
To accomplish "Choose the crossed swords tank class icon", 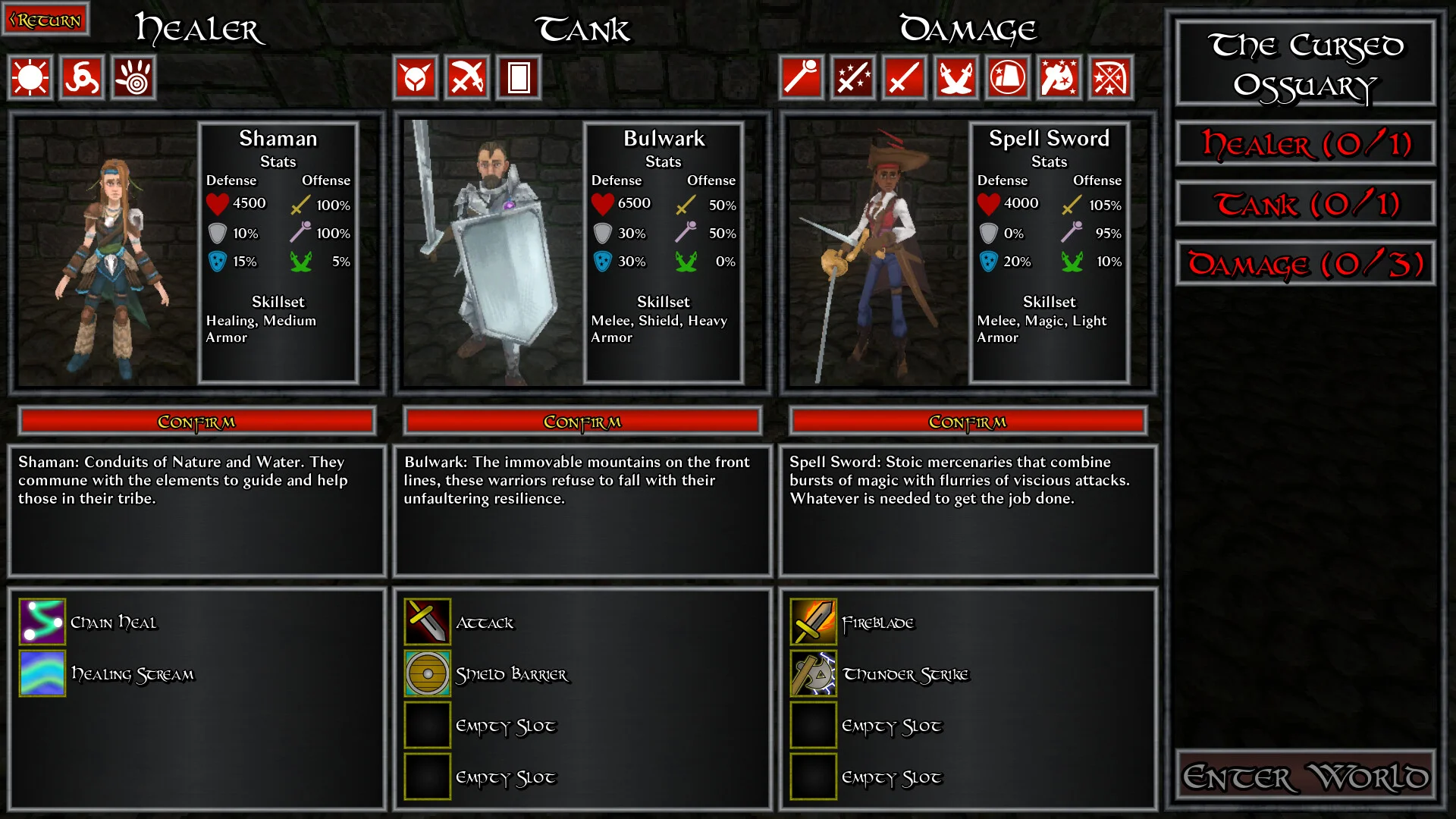I will [x=467, y=77].
